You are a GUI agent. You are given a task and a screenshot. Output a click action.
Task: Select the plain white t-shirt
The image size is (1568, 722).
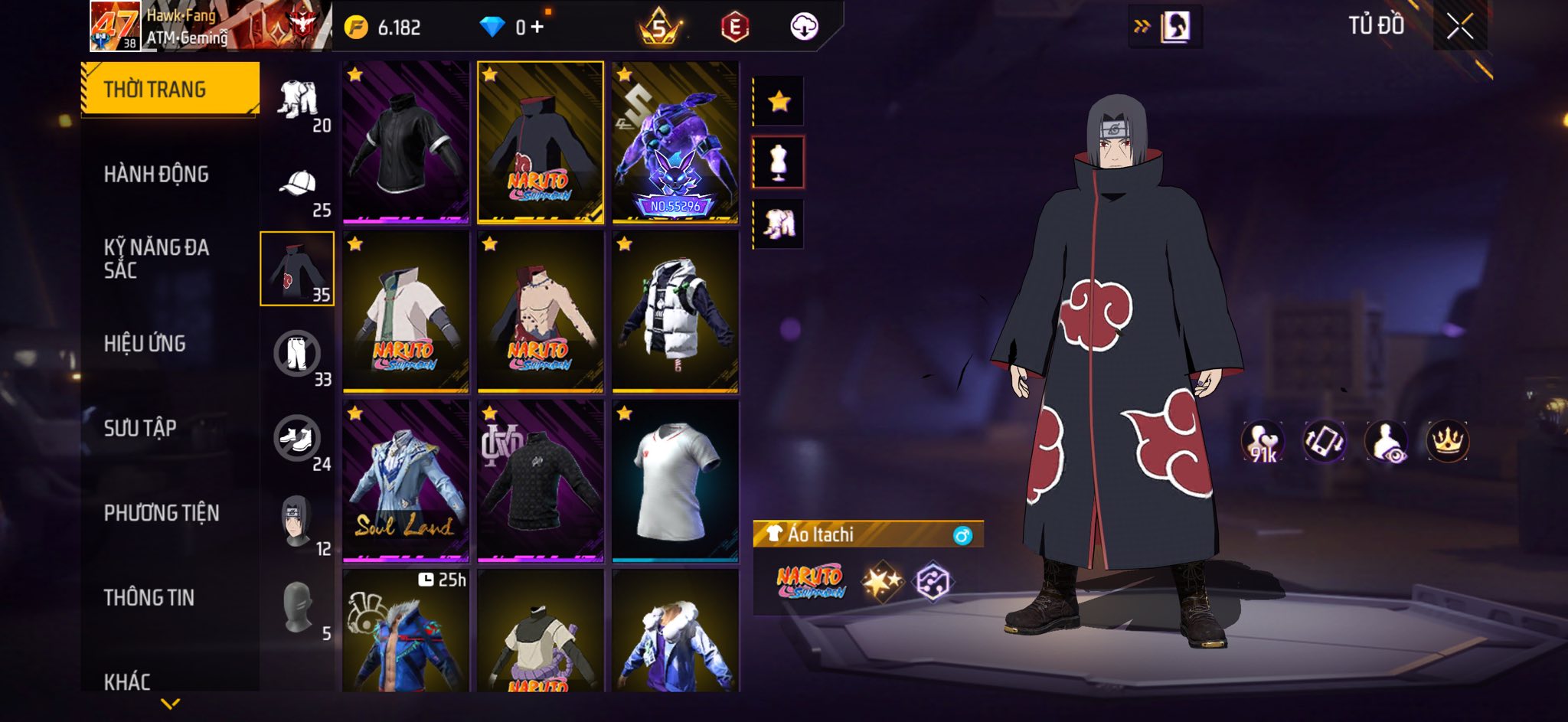coord(675,481)
